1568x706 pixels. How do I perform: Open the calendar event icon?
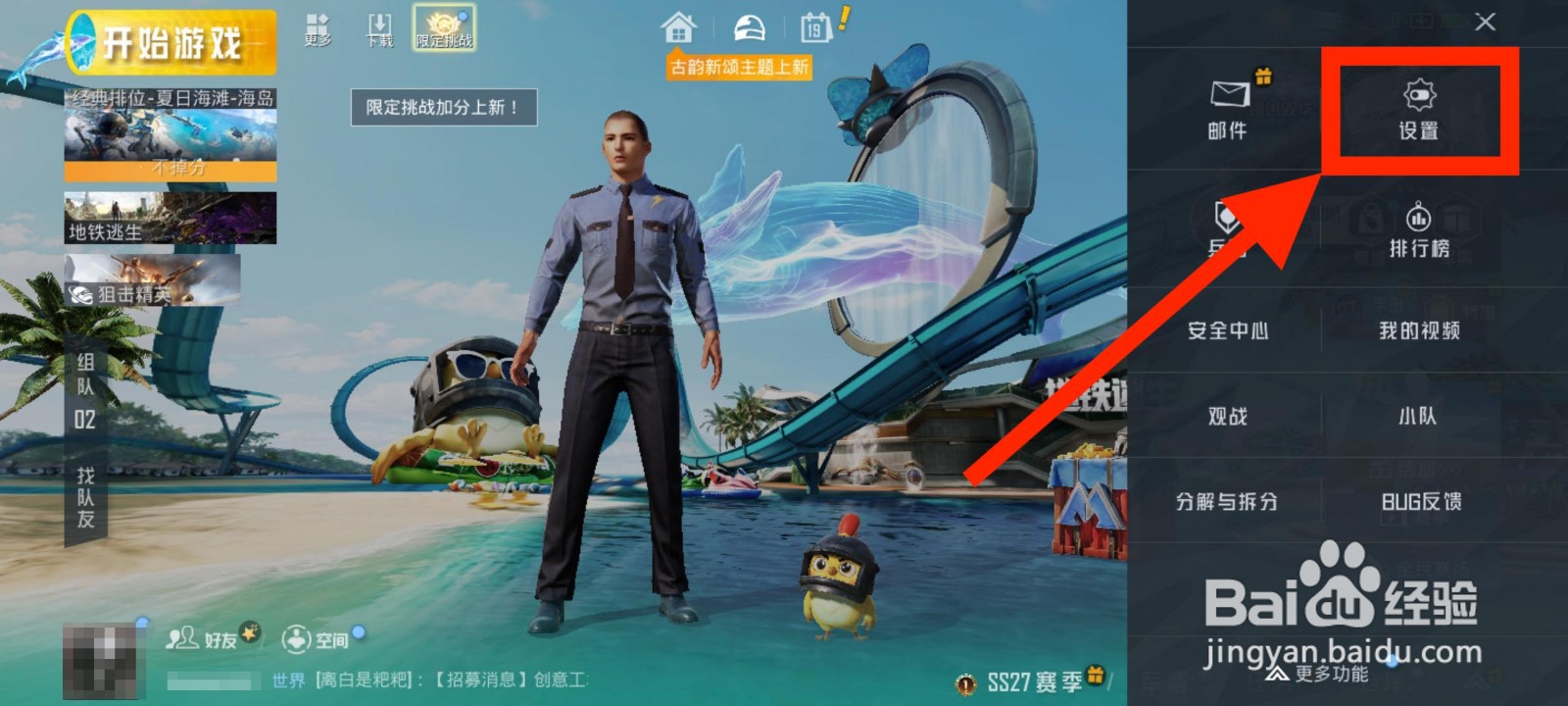(x=816, y=26)
